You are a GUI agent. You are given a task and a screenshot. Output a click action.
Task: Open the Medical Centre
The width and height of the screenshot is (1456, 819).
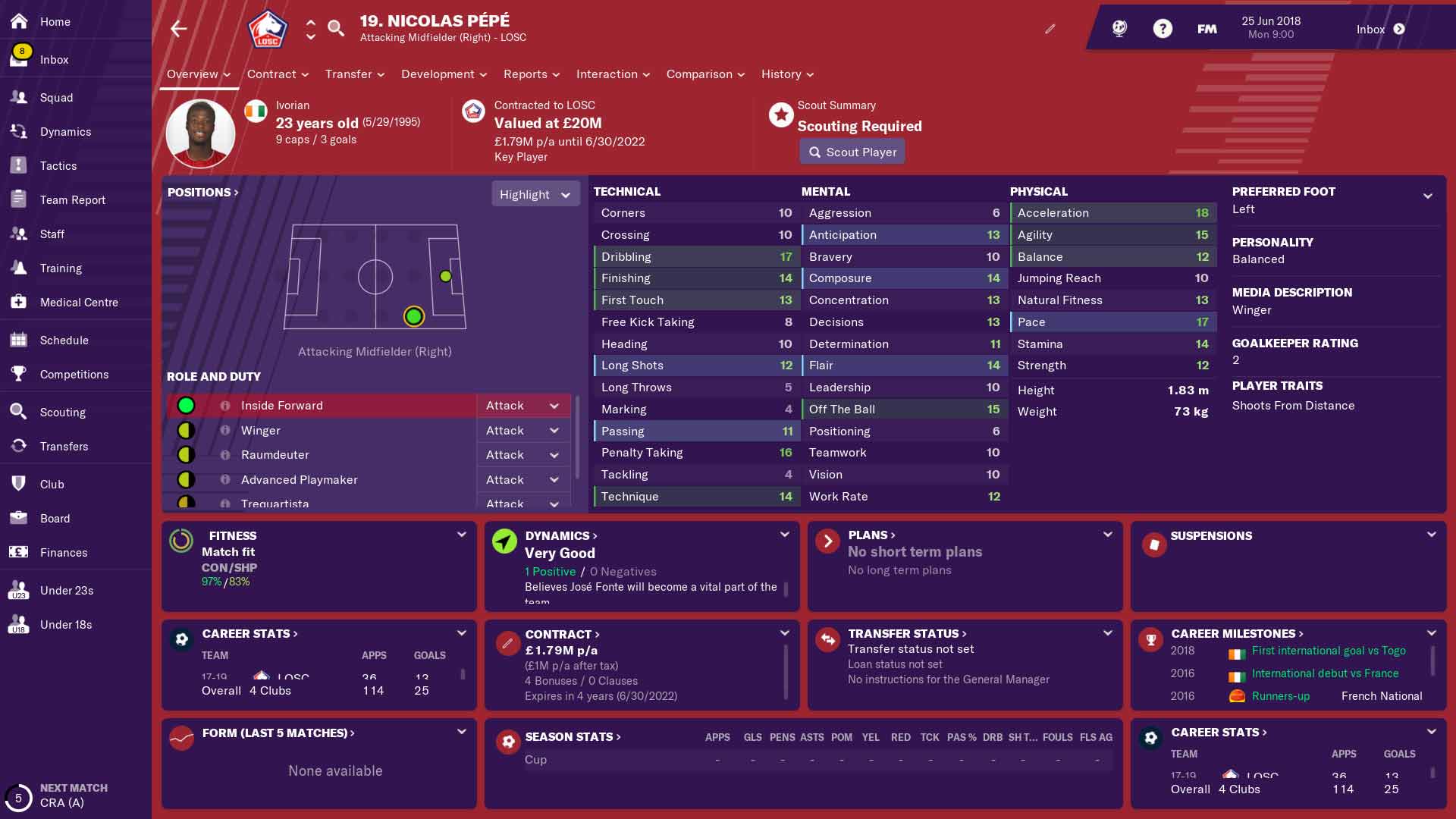(79, 303)
